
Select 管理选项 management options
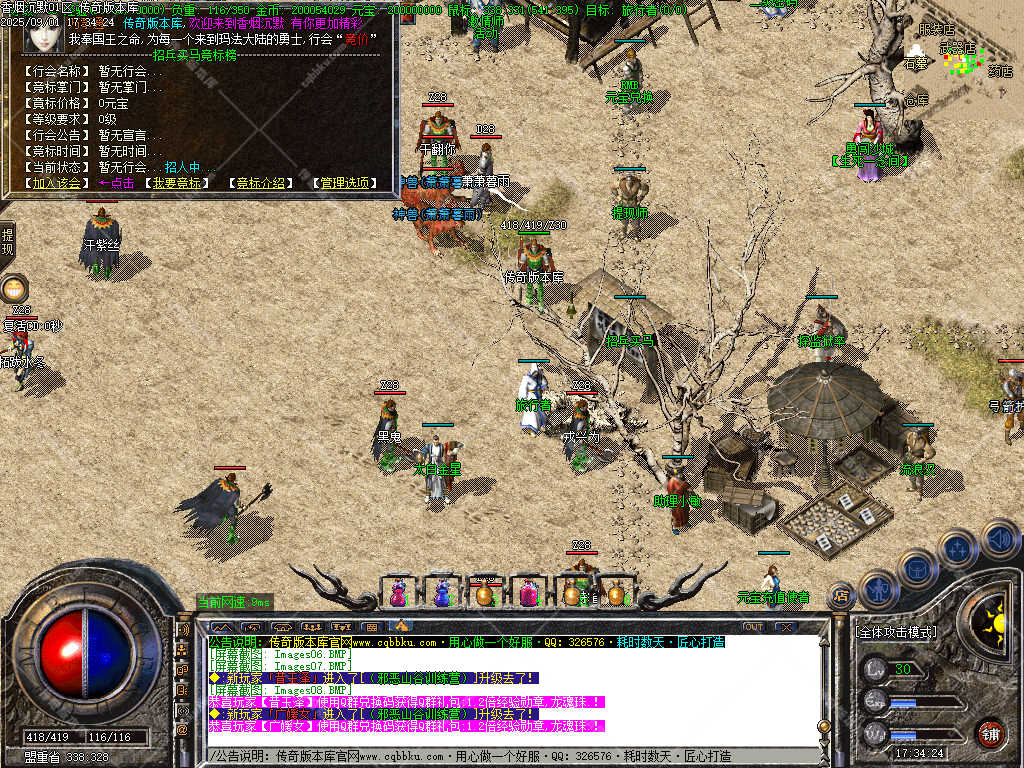point(345,183)
